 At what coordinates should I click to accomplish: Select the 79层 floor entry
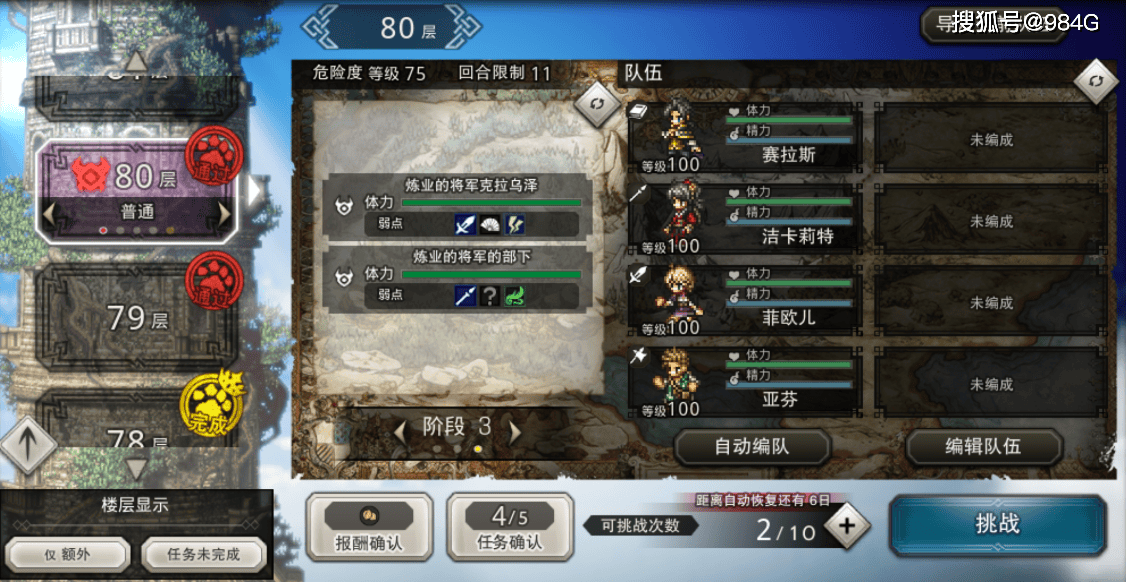point(138,319)
